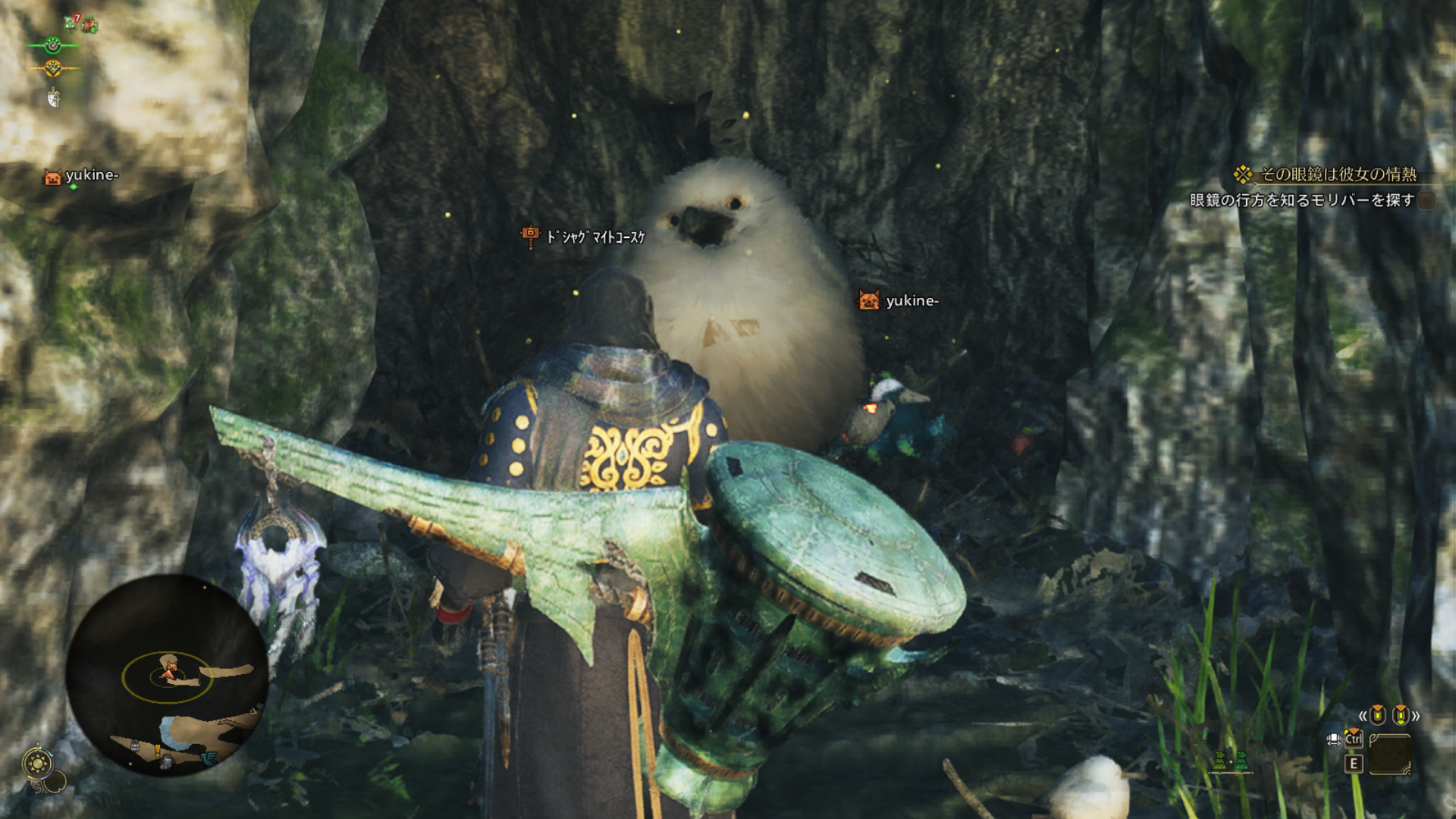Viewport: 1456px width, 819px height.
Task: Select the ドシャグマイトコースケ player name tag
Action: [x=595, y=237]
